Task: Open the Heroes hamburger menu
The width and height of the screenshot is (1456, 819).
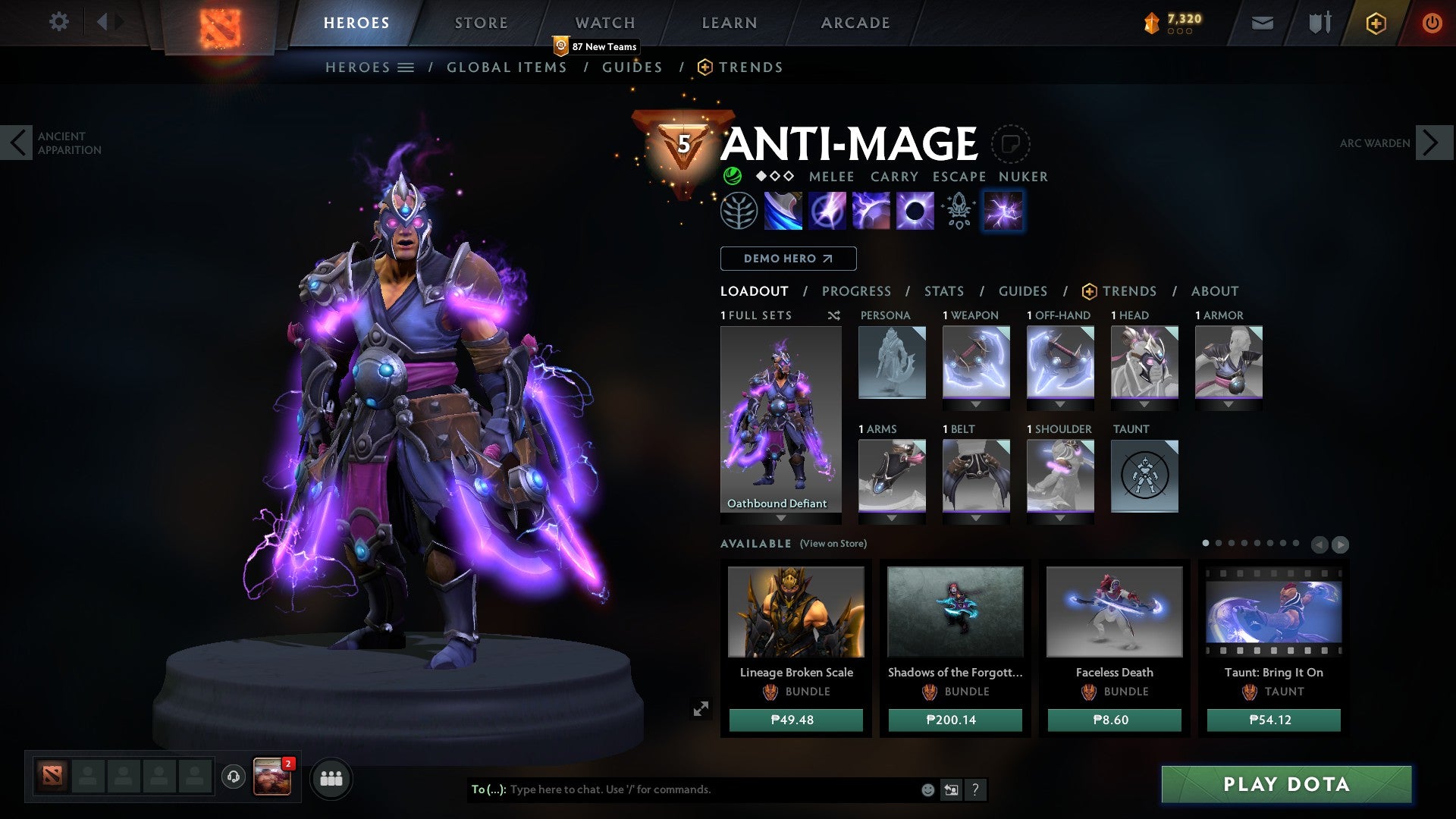Action: point(406,67)
